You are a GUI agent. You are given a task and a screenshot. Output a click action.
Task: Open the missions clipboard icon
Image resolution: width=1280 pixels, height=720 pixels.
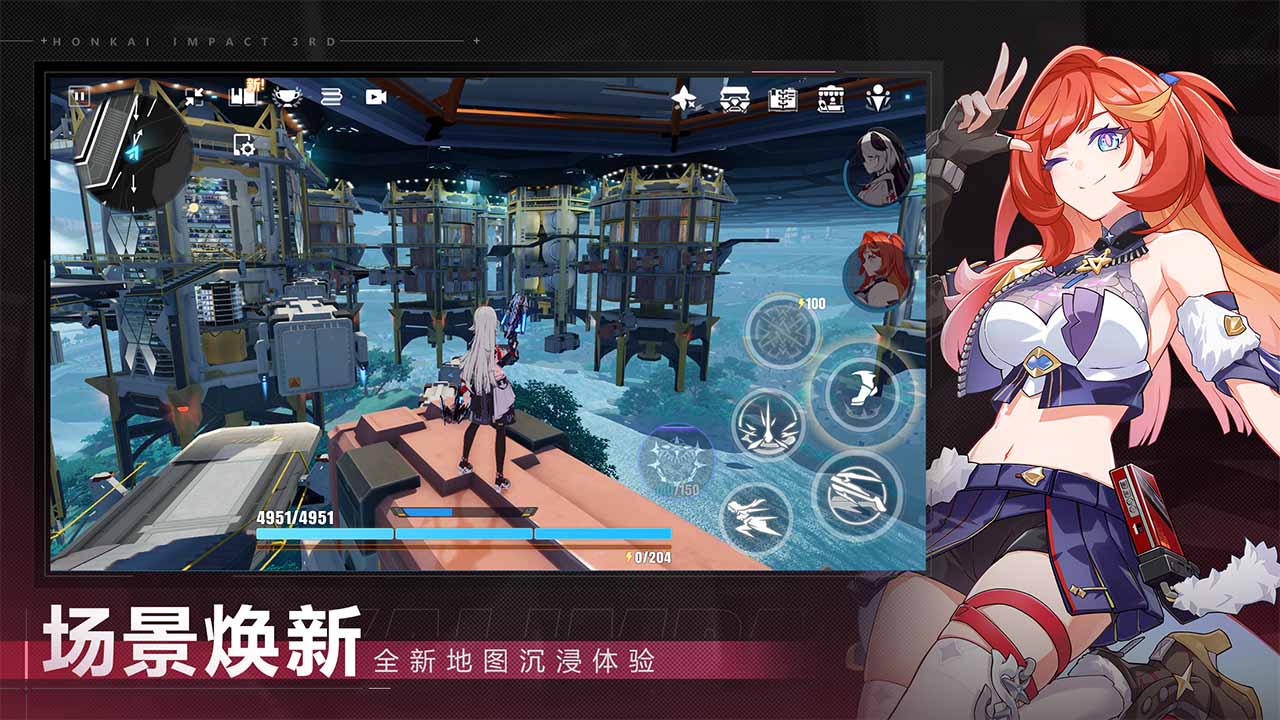(x=782, y=100)
